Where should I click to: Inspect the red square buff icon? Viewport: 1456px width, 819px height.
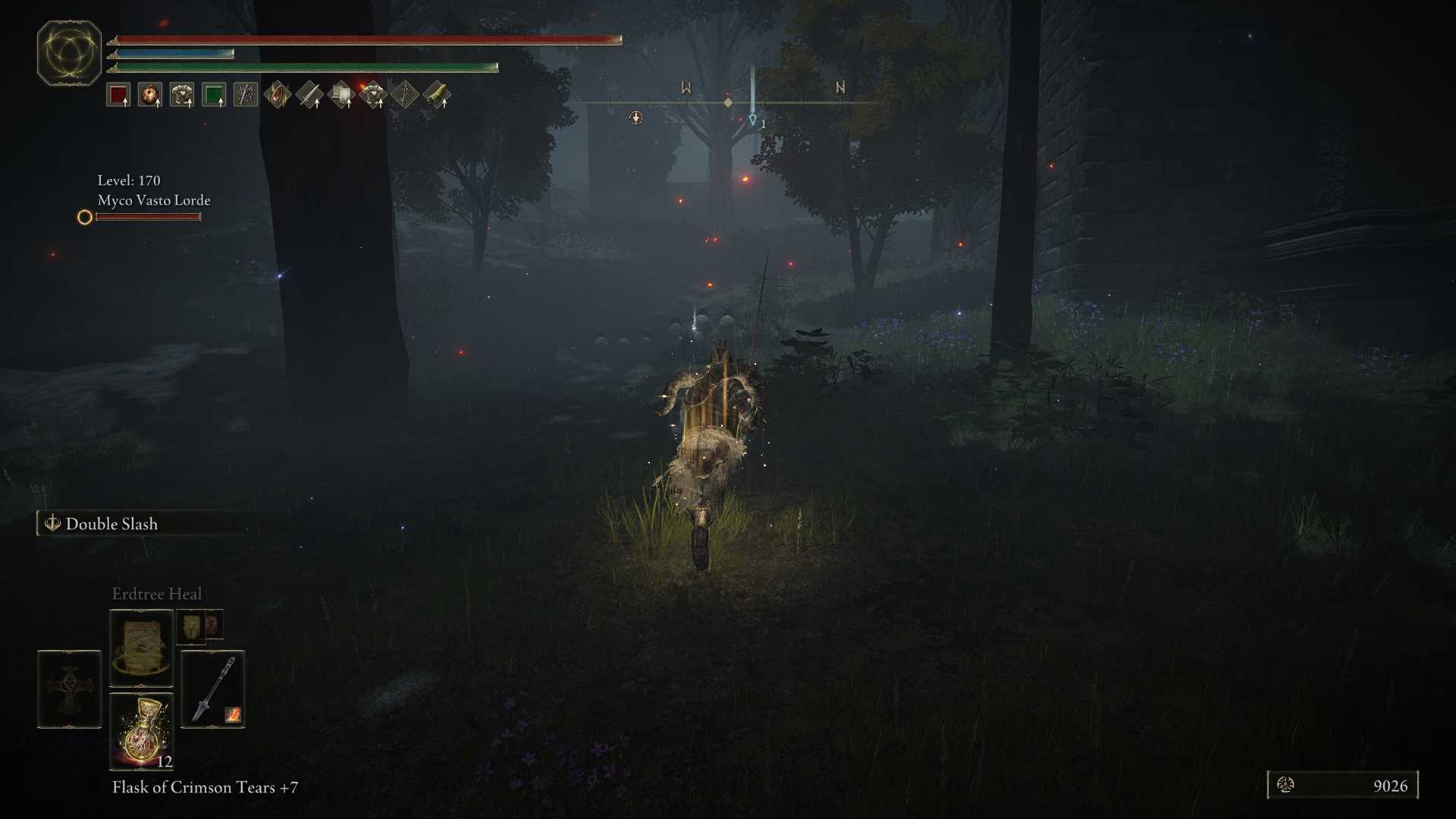pyautogui.click(x=118, y=96)
